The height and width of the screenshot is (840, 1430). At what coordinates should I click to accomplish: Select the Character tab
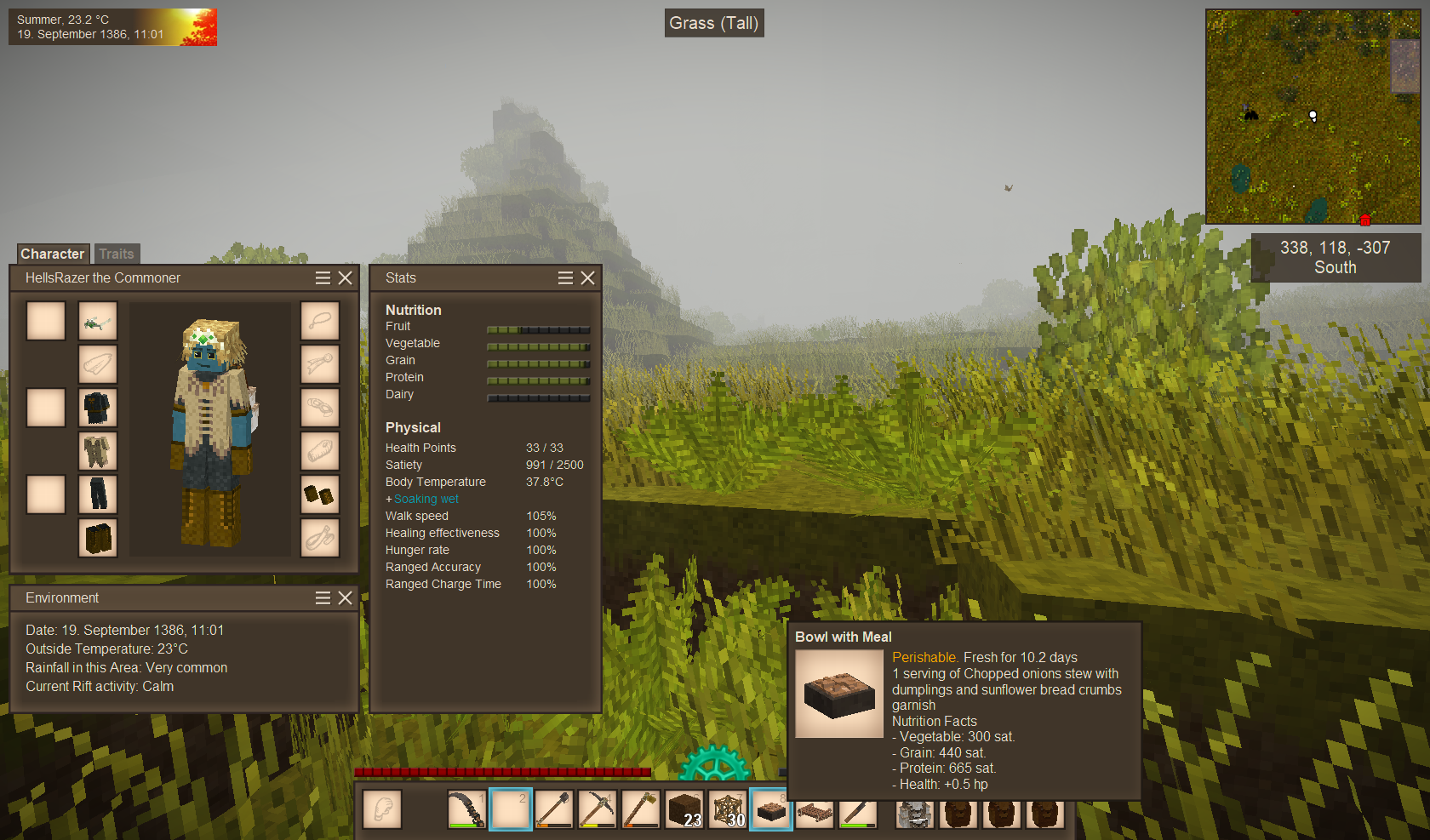coord(53,254)
